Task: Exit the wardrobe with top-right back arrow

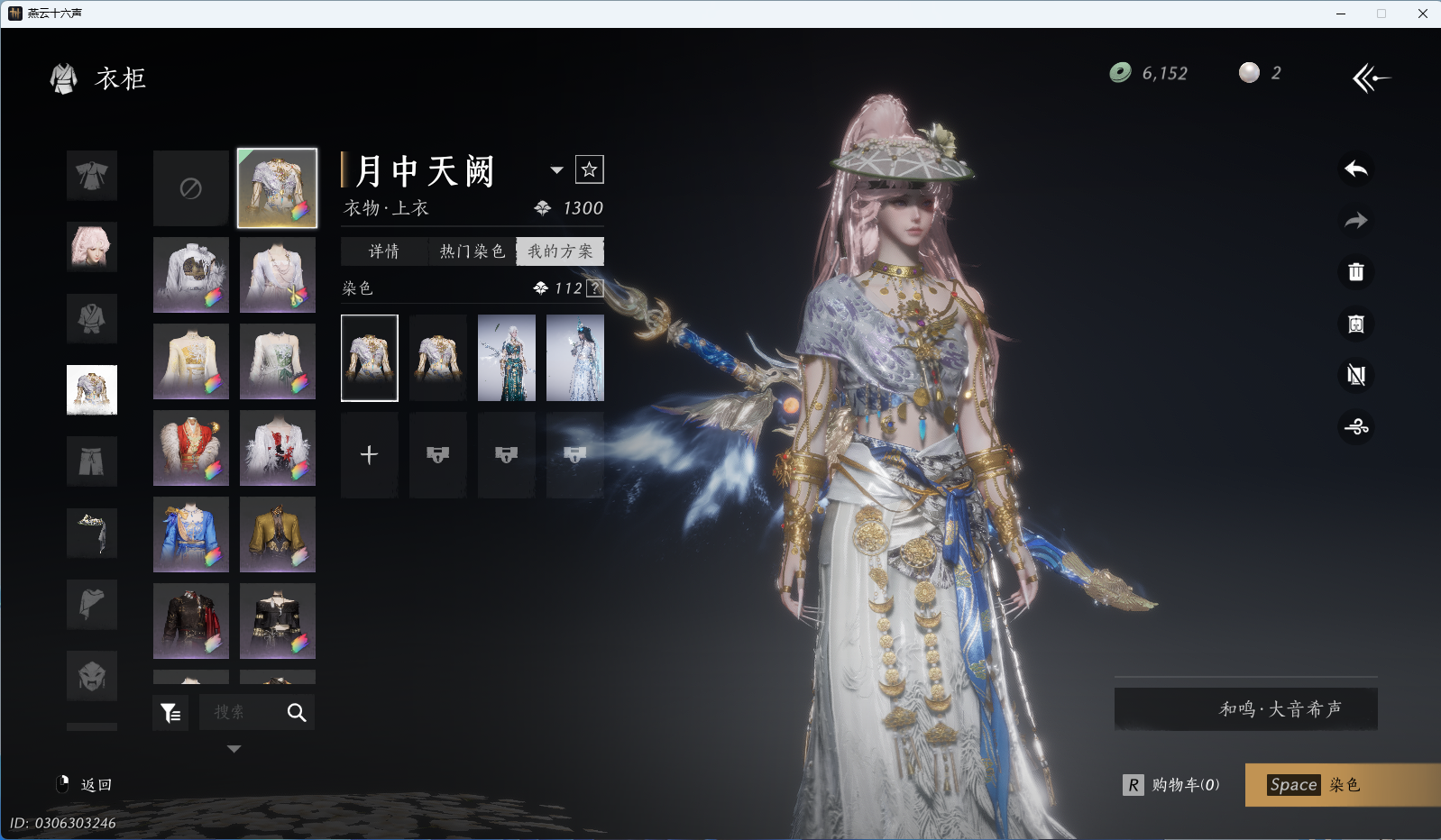Action: (1370, 78)
